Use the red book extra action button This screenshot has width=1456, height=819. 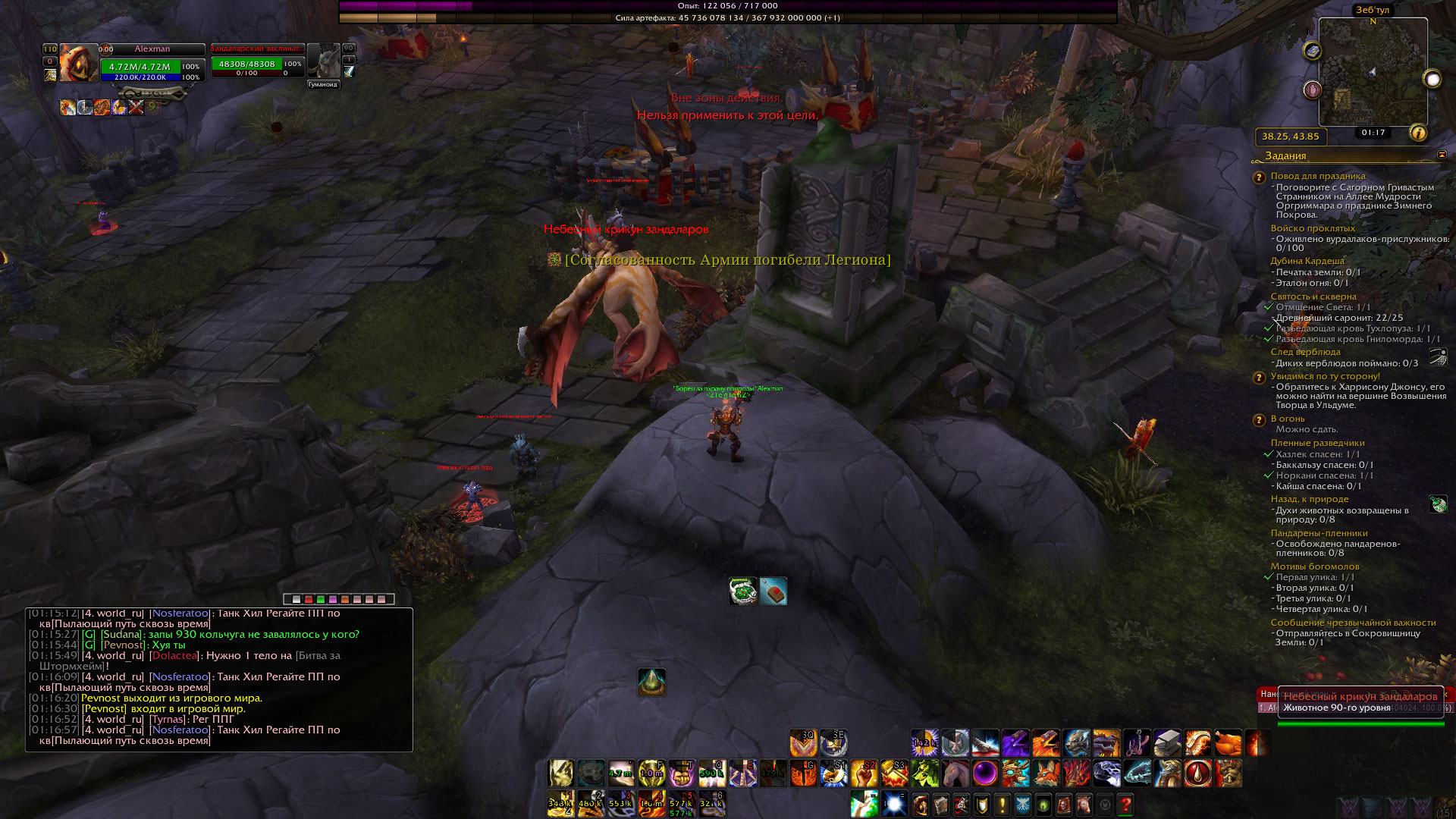(773, 591)
